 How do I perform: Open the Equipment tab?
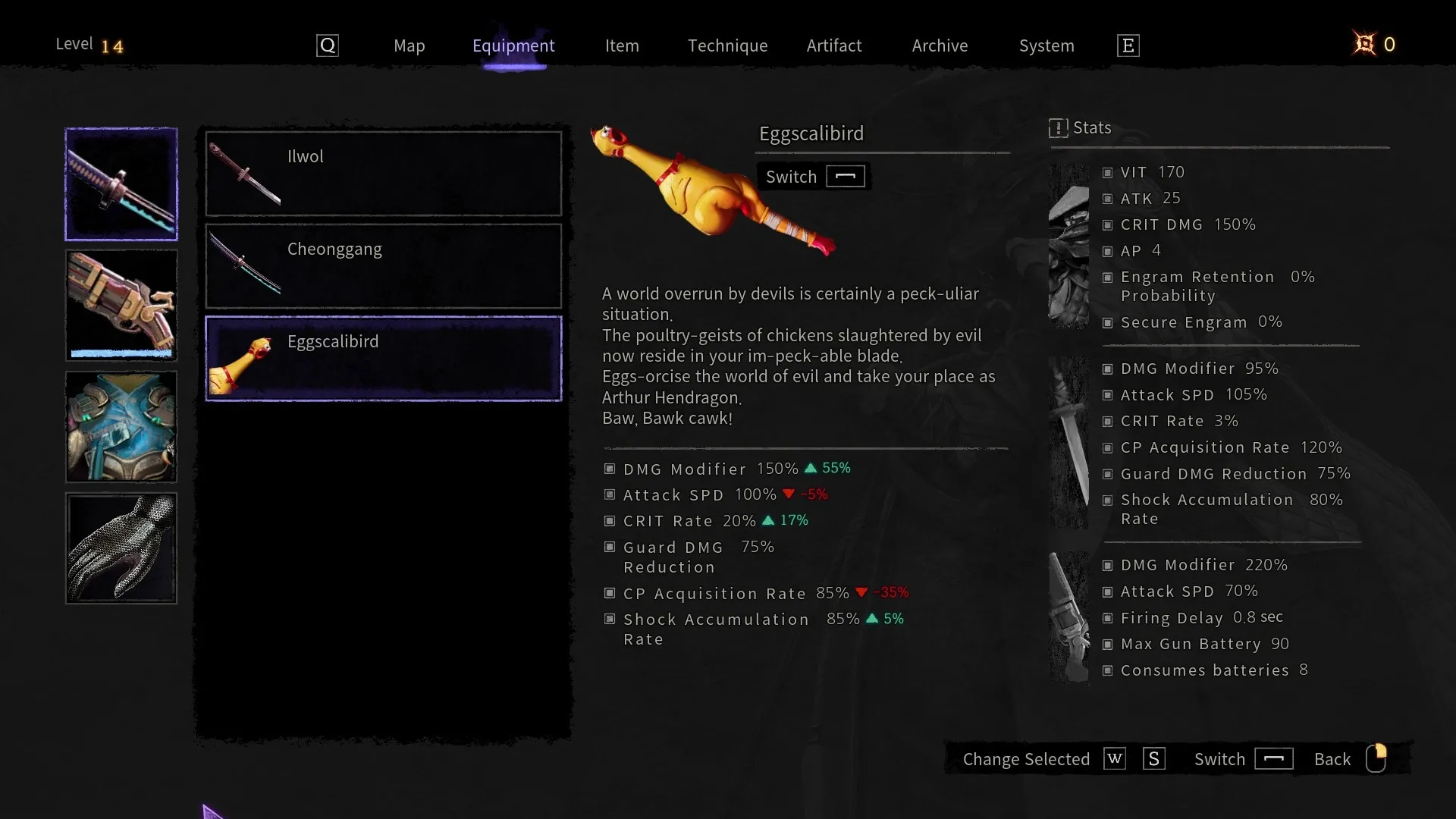pos(513,45)
